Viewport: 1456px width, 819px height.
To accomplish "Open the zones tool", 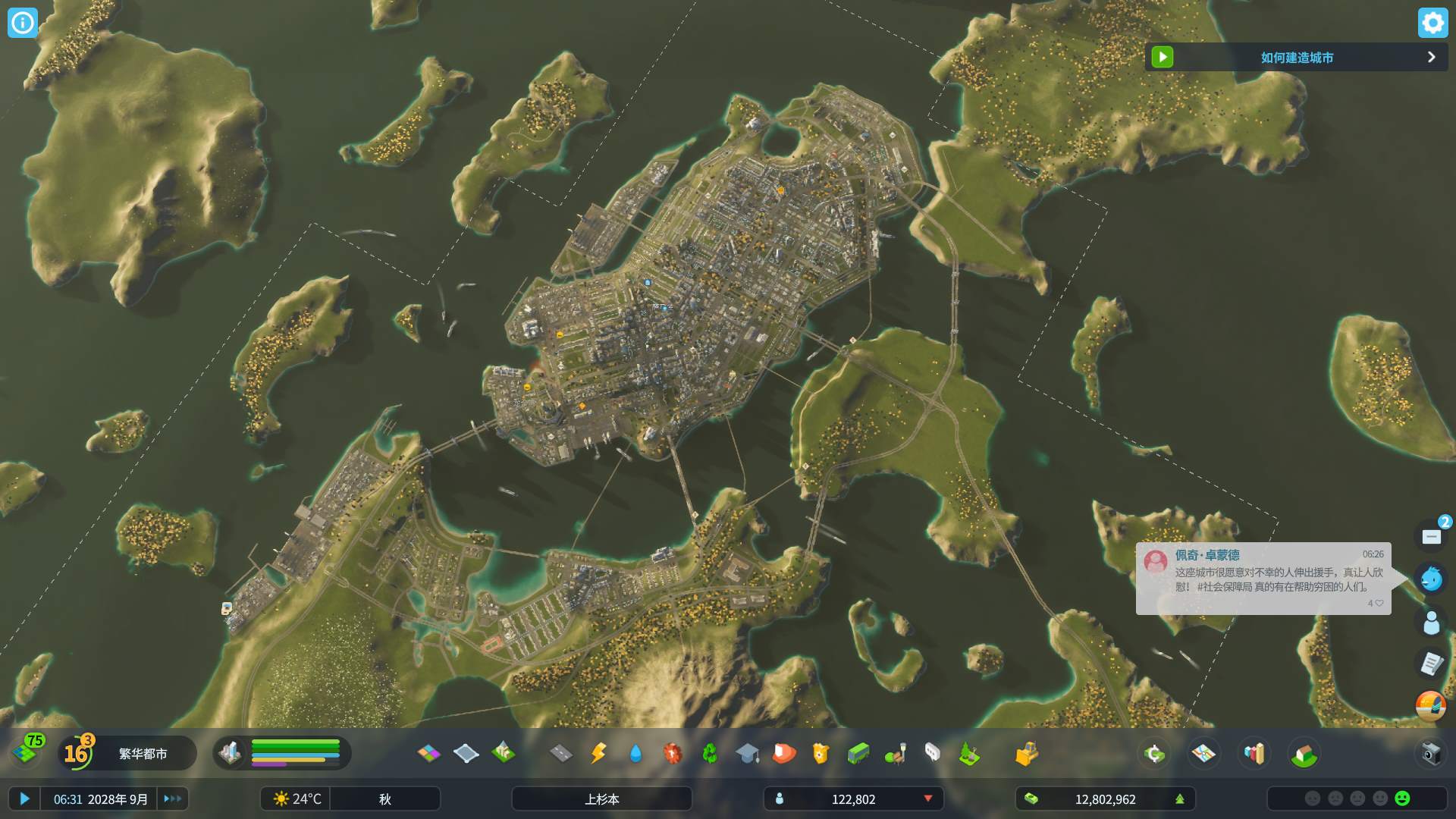I will [428, 753].
